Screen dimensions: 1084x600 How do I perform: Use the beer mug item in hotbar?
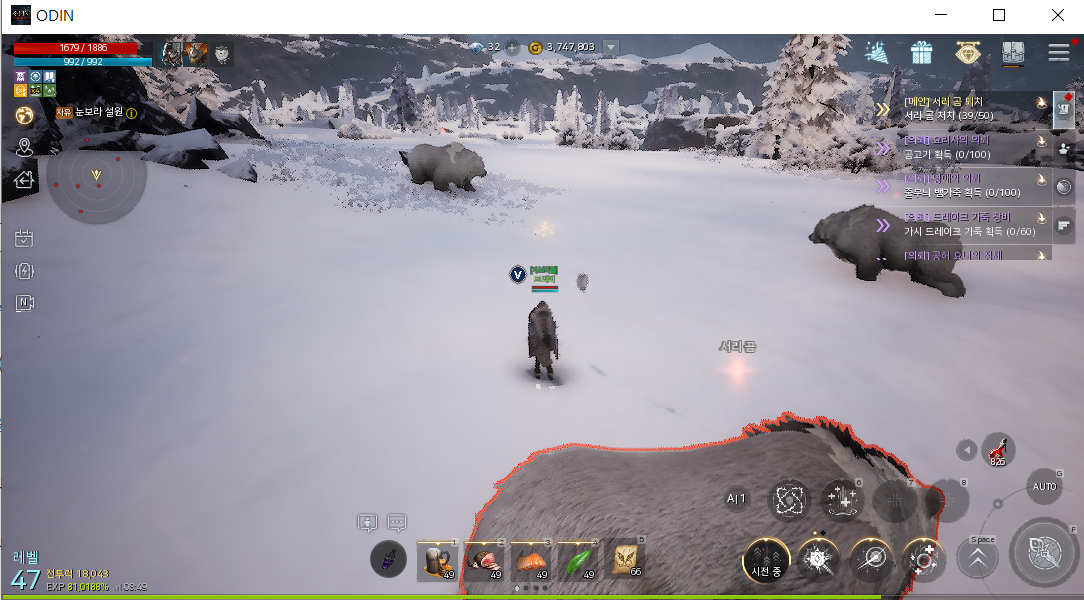pos(437,560)
